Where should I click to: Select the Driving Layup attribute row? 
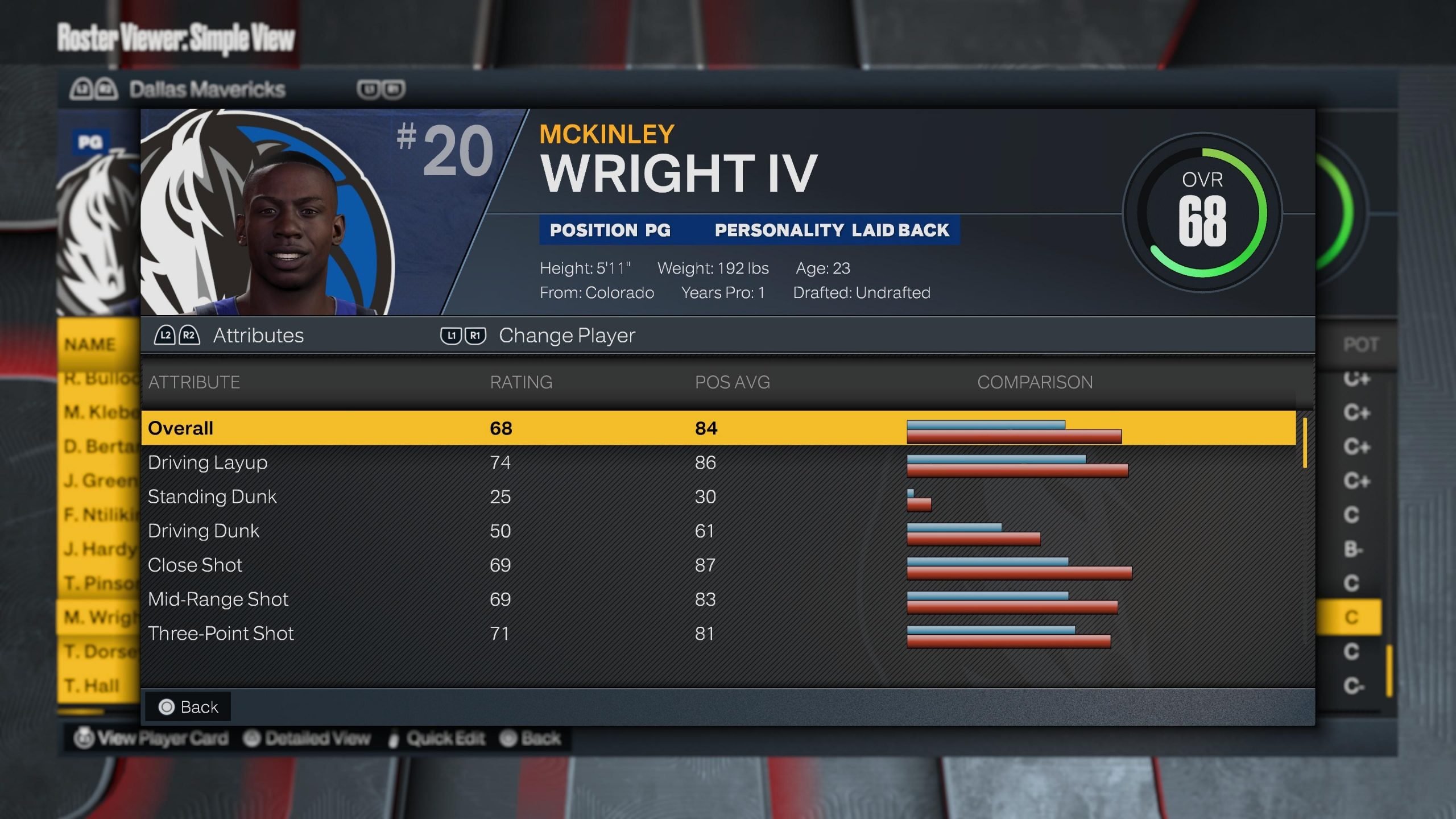point(718,462)
